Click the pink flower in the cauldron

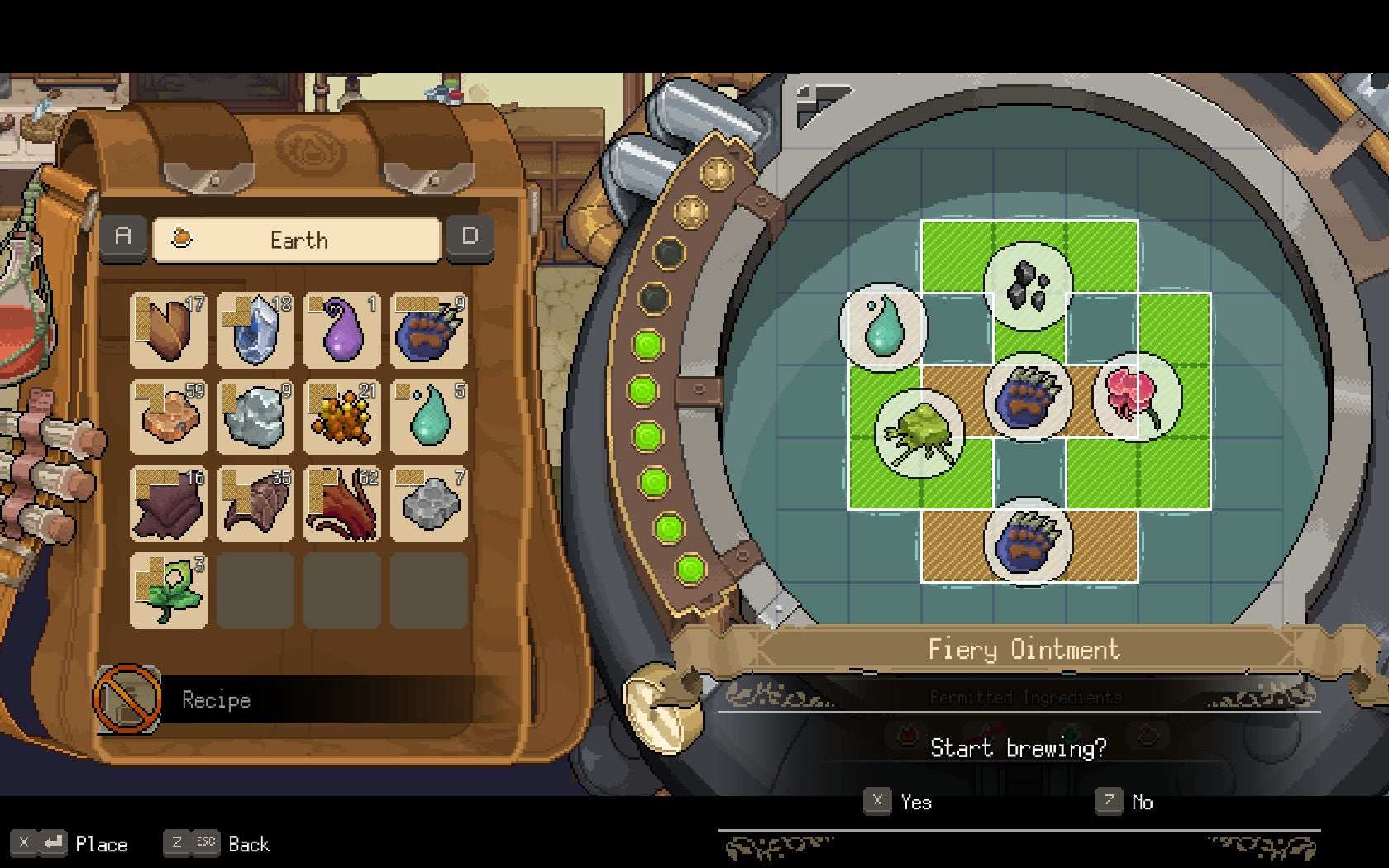click(x=1137, y=397)
